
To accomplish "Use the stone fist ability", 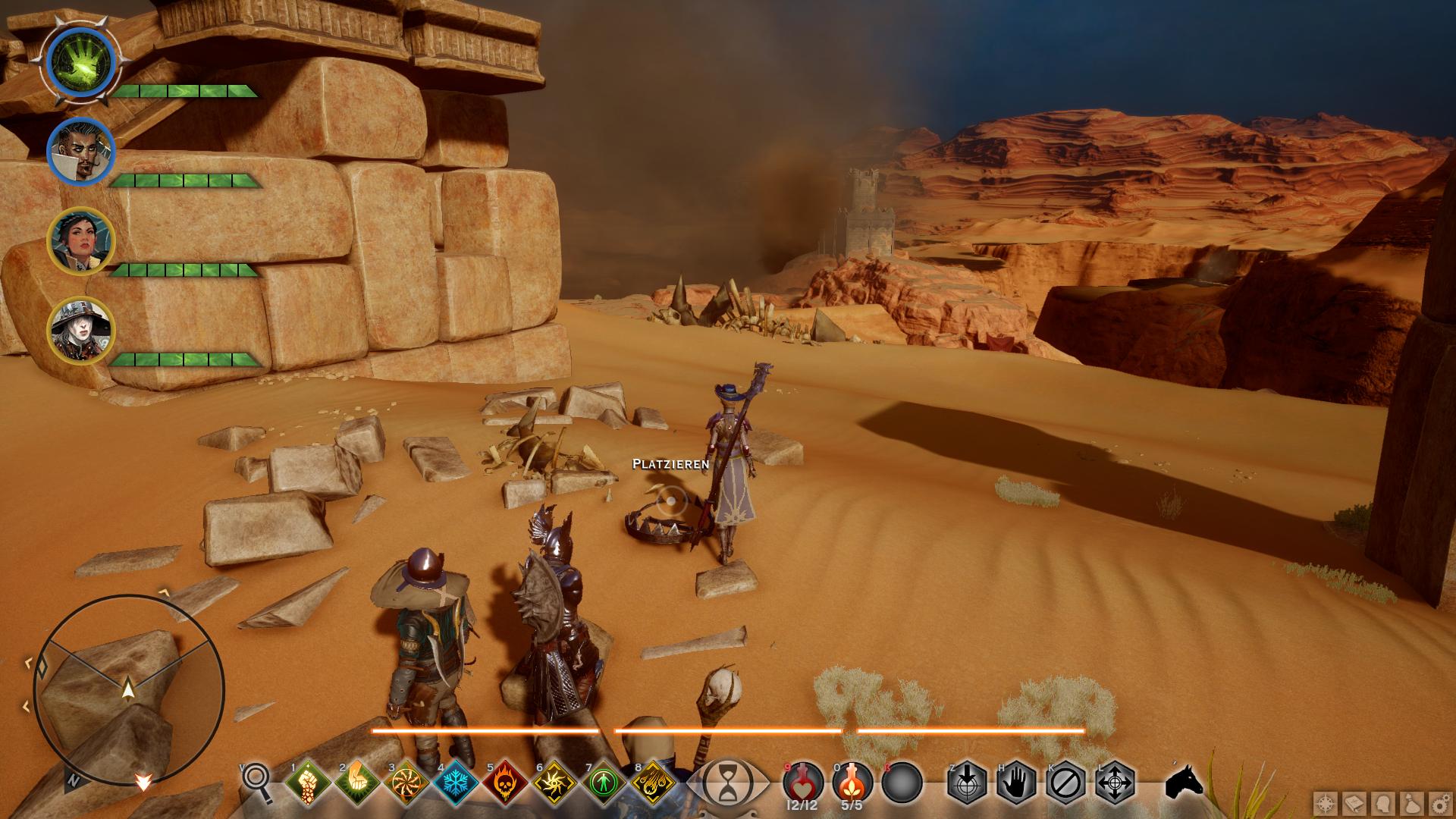I will (x=307, y=783).
